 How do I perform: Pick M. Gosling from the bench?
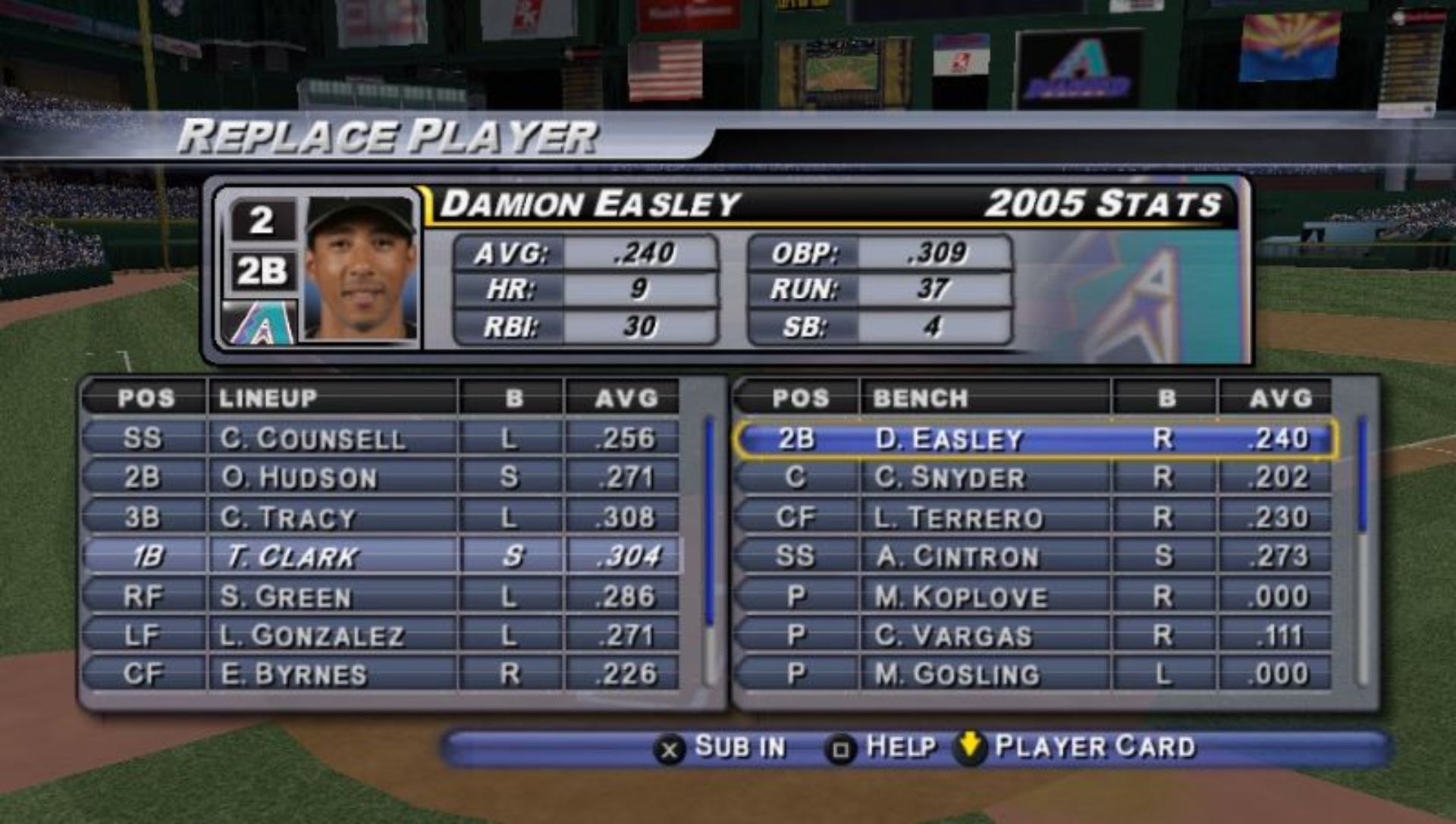click(957, 674)
